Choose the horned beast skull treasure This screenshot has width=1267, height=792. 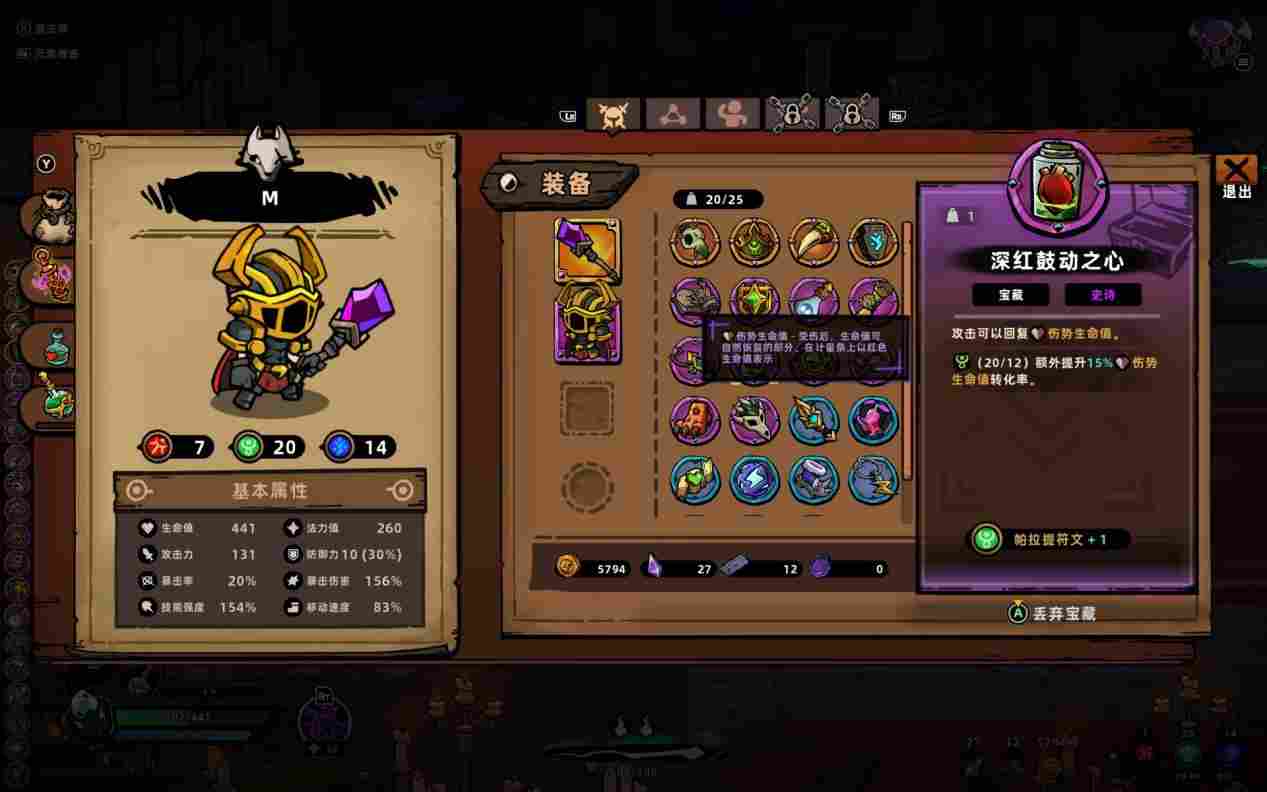[x=754, y=420]
